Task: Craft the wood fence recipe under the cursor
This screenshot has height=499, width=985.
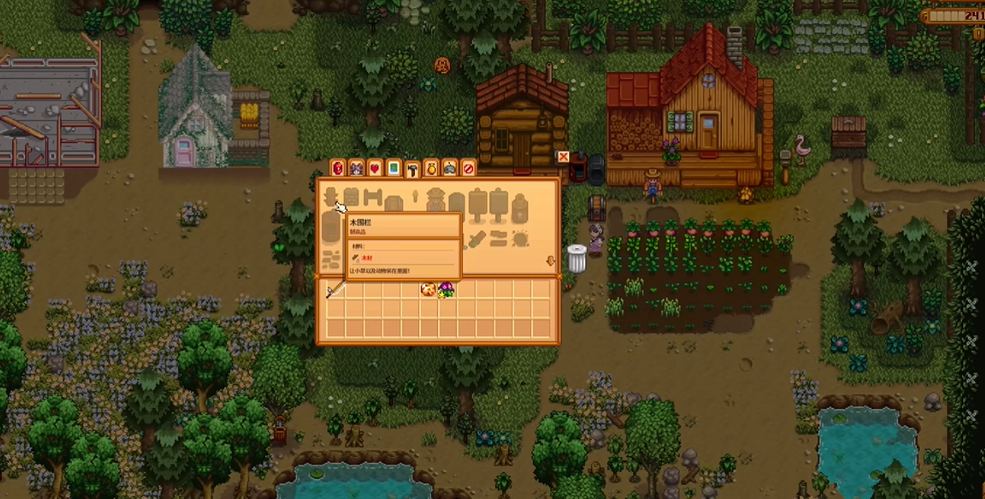Action: tap(332, 197)
